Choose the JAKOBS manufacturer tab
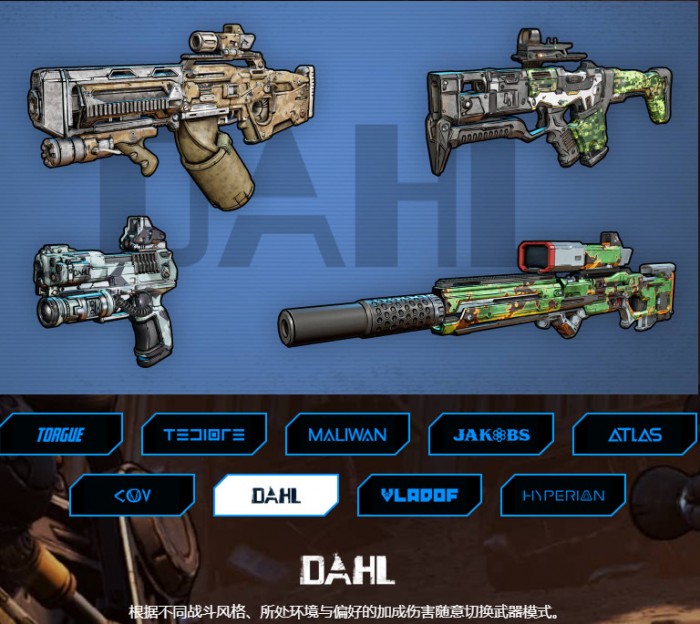Image resolution: width=700 pixels, height=624 pixels. (491, 435)
